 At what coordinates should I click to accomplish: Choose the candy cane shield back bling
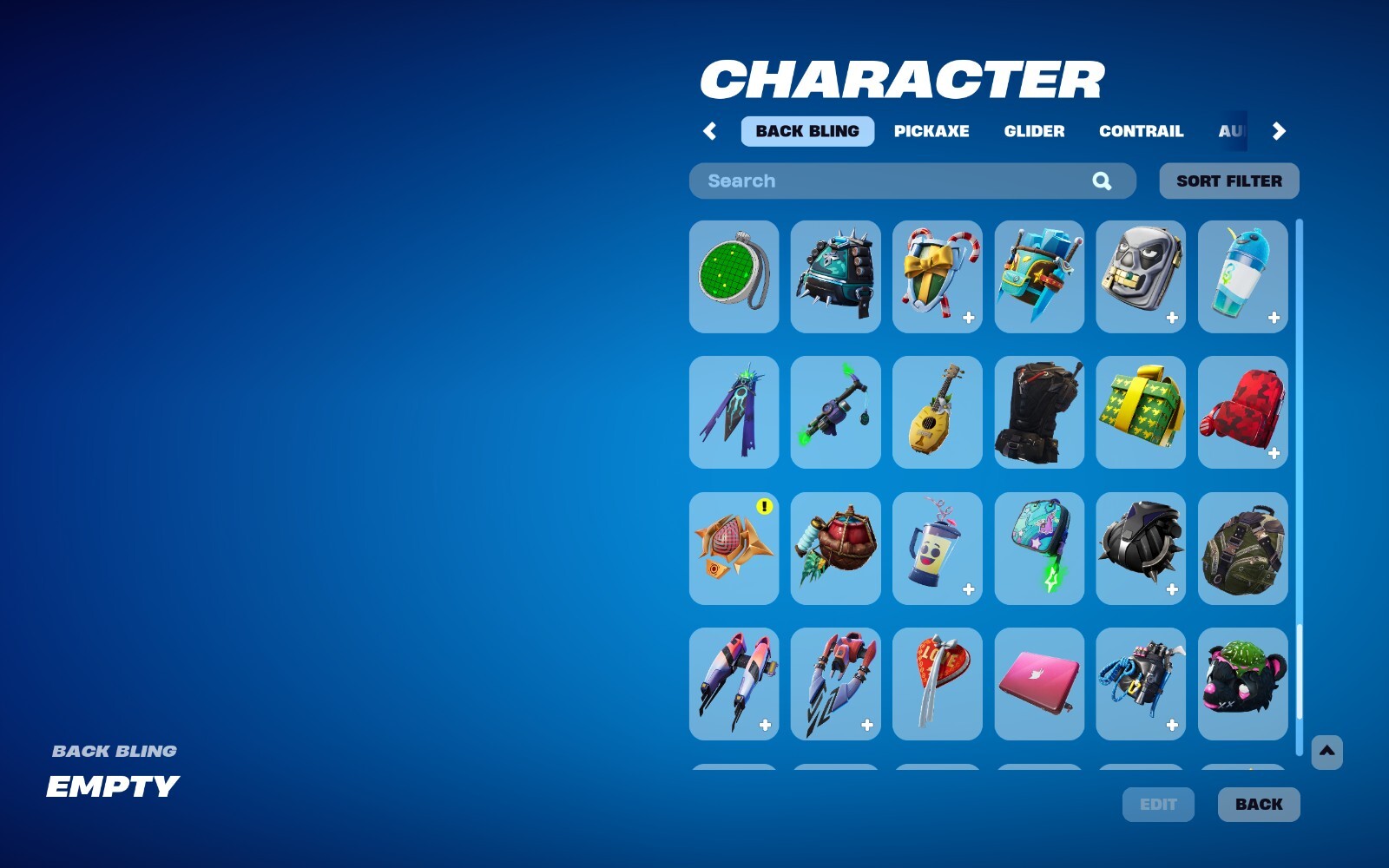point(937,278)
